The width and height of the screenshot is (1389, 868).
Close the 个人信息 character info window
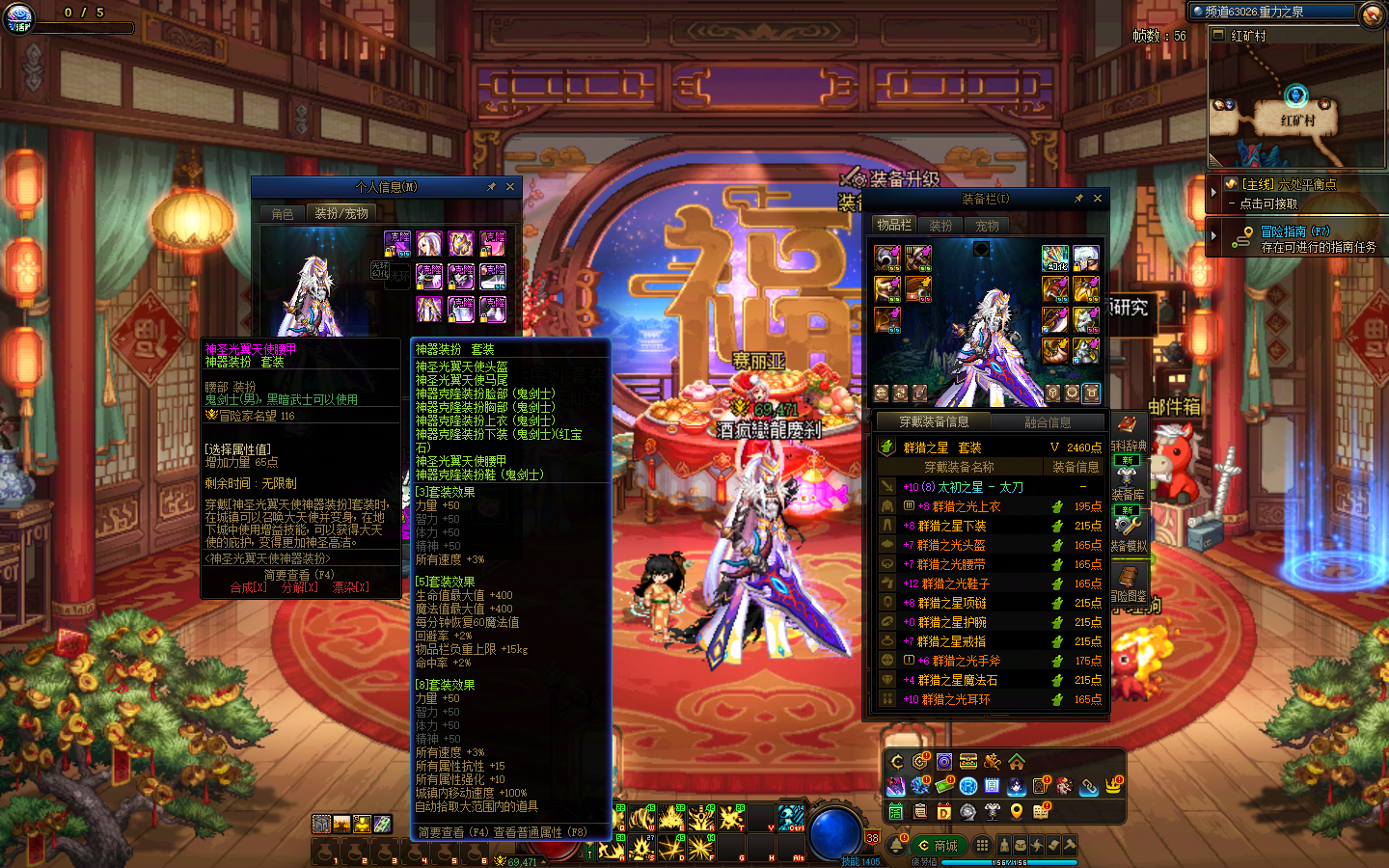pos(510,187)
